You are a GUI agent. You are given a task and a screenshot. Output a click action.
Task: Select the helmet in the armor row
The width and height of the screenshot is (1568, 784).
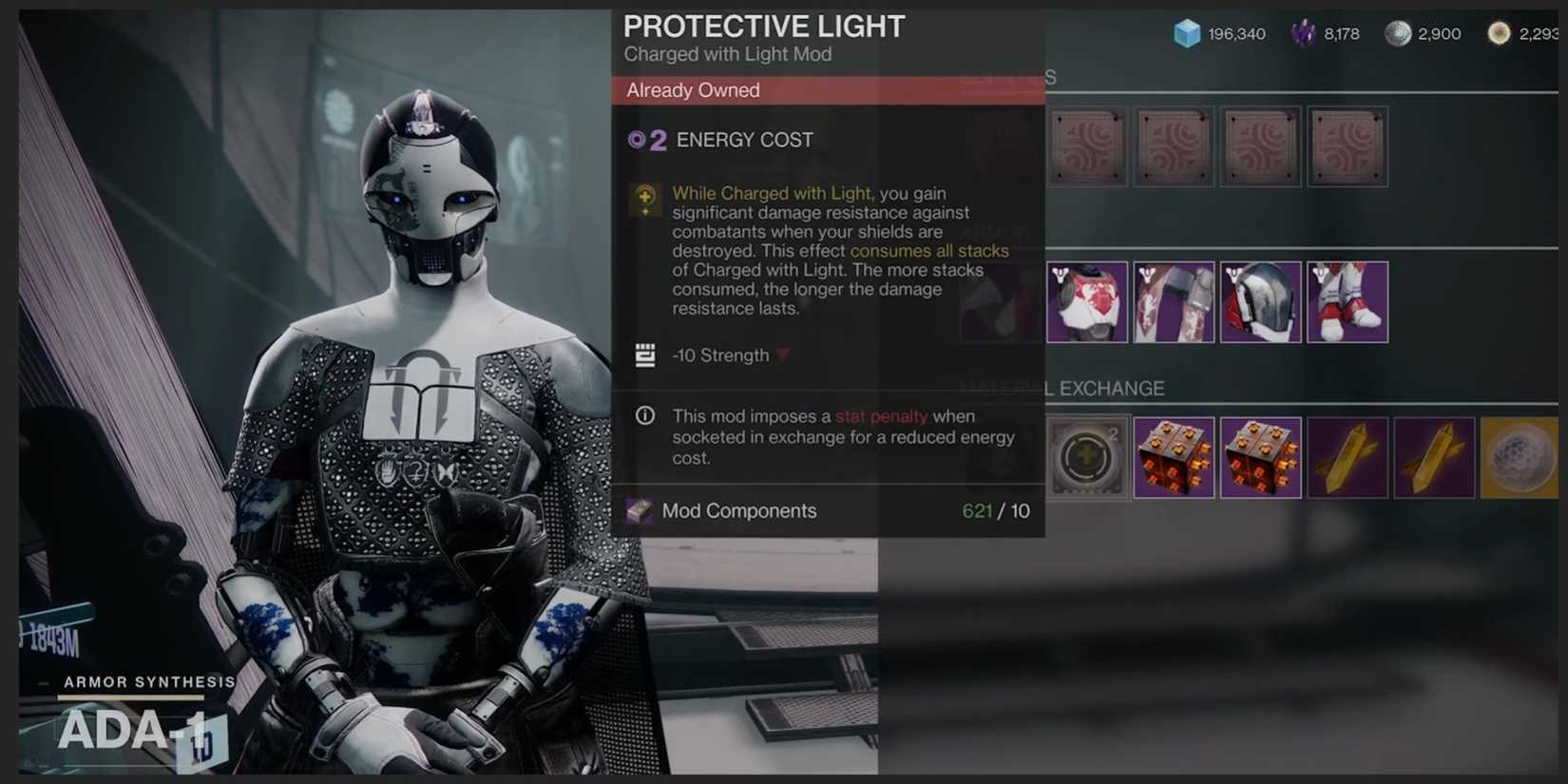[1261, 302]
